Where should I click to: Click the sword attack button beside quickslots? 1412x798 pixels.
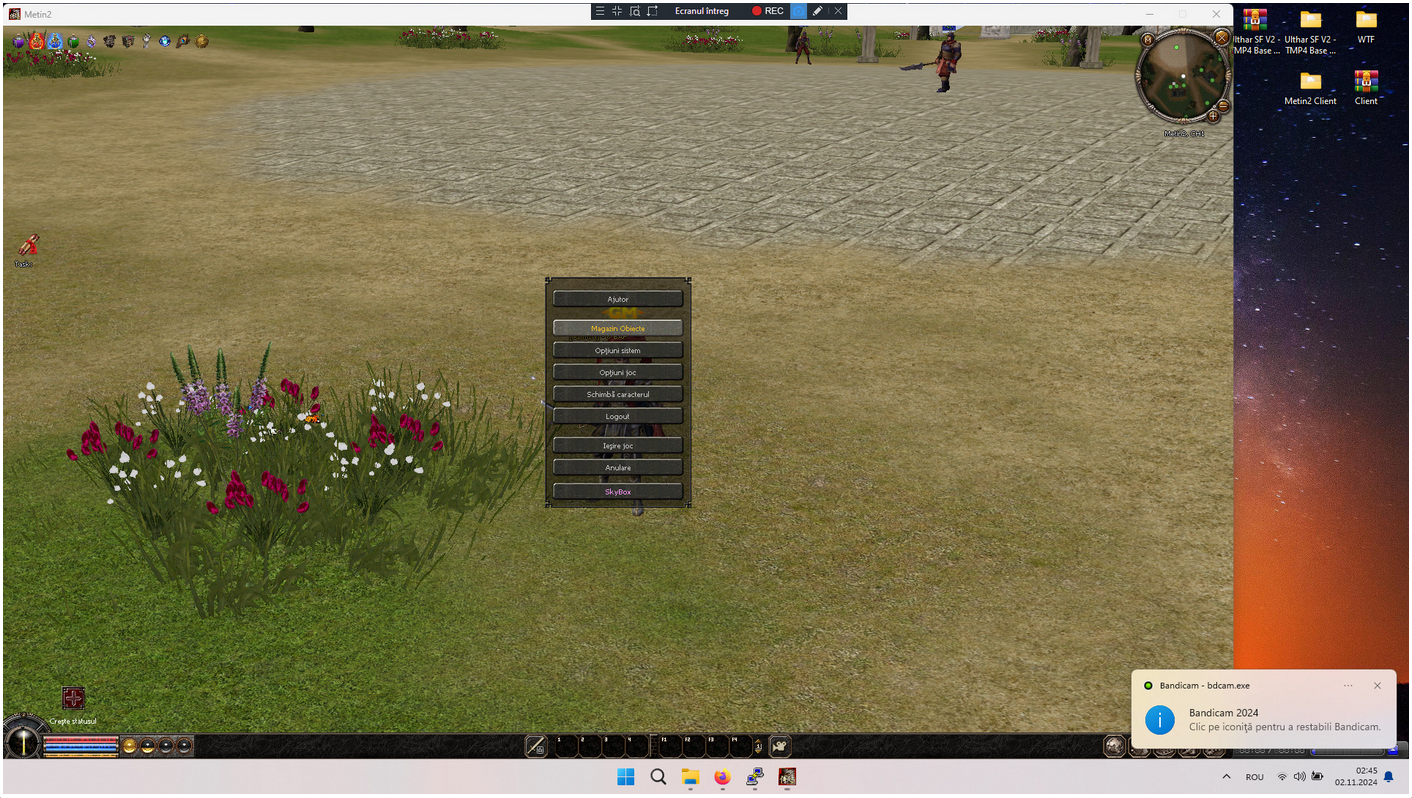click(x=536, y=746)
